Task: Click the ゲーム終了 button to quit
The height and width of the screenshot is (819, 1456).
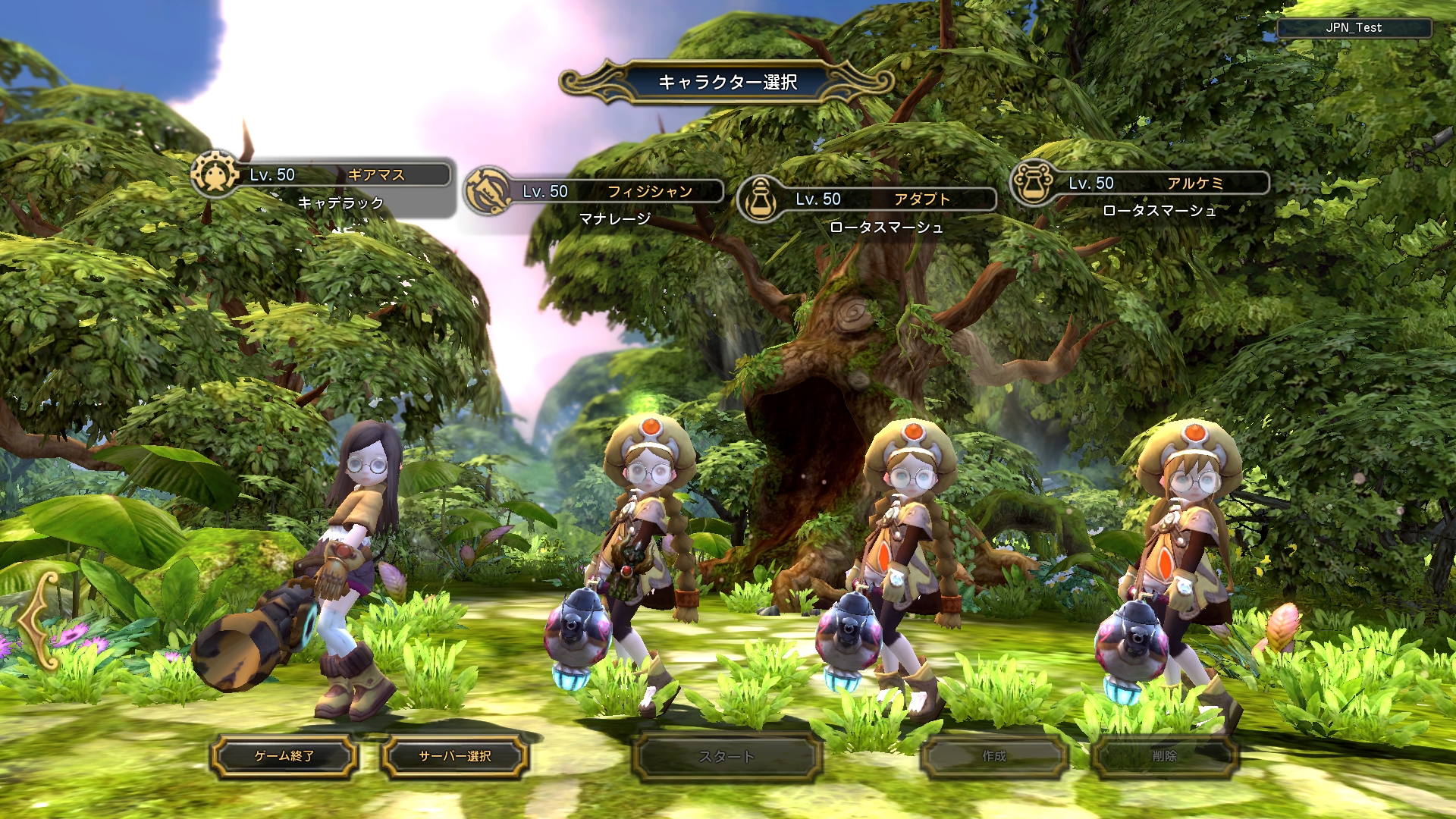Action: [x=284, y=756]
